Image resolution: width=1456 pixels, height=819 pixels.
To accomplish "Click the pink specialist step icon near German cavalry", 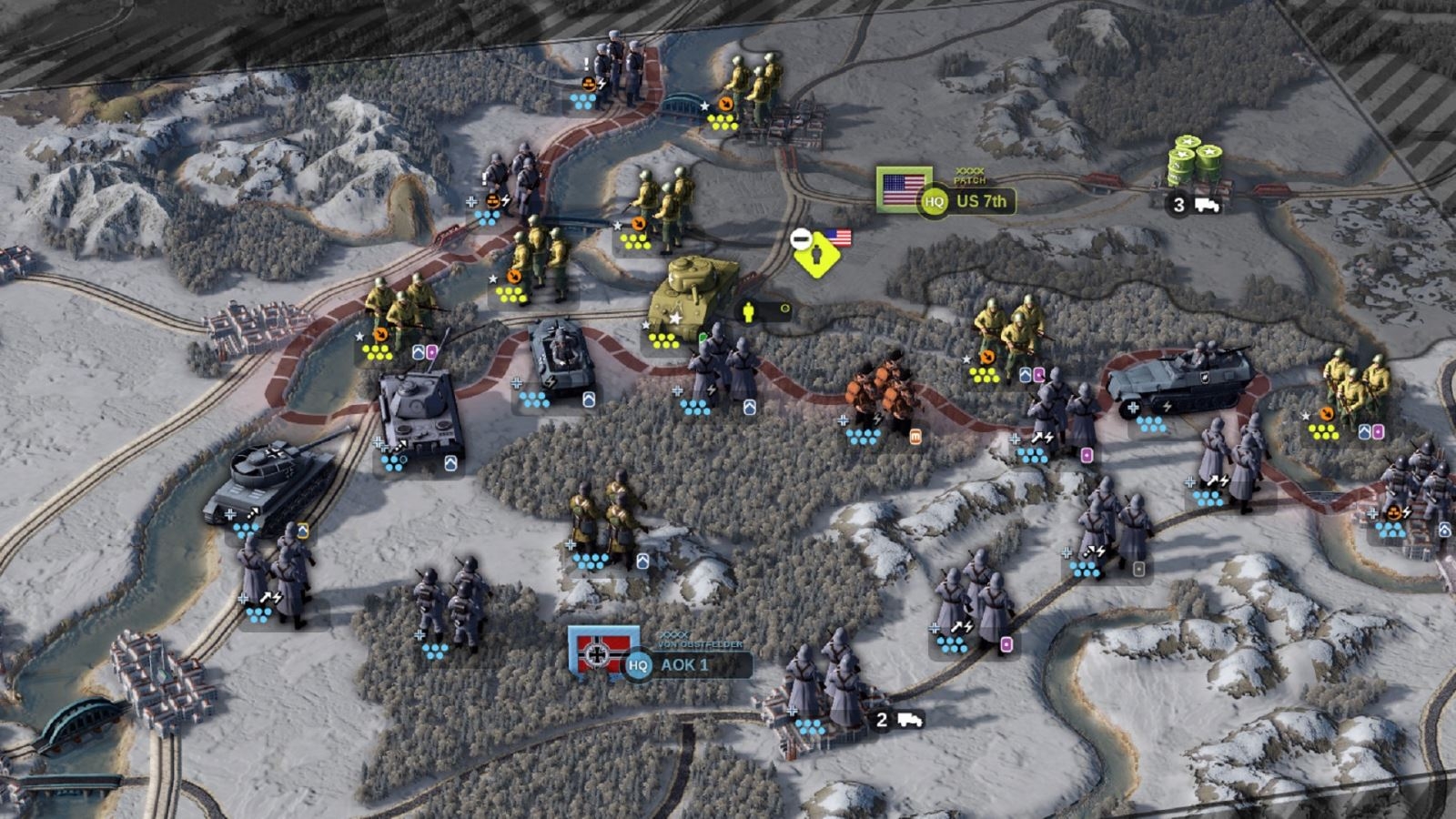I will (1085, 454).
